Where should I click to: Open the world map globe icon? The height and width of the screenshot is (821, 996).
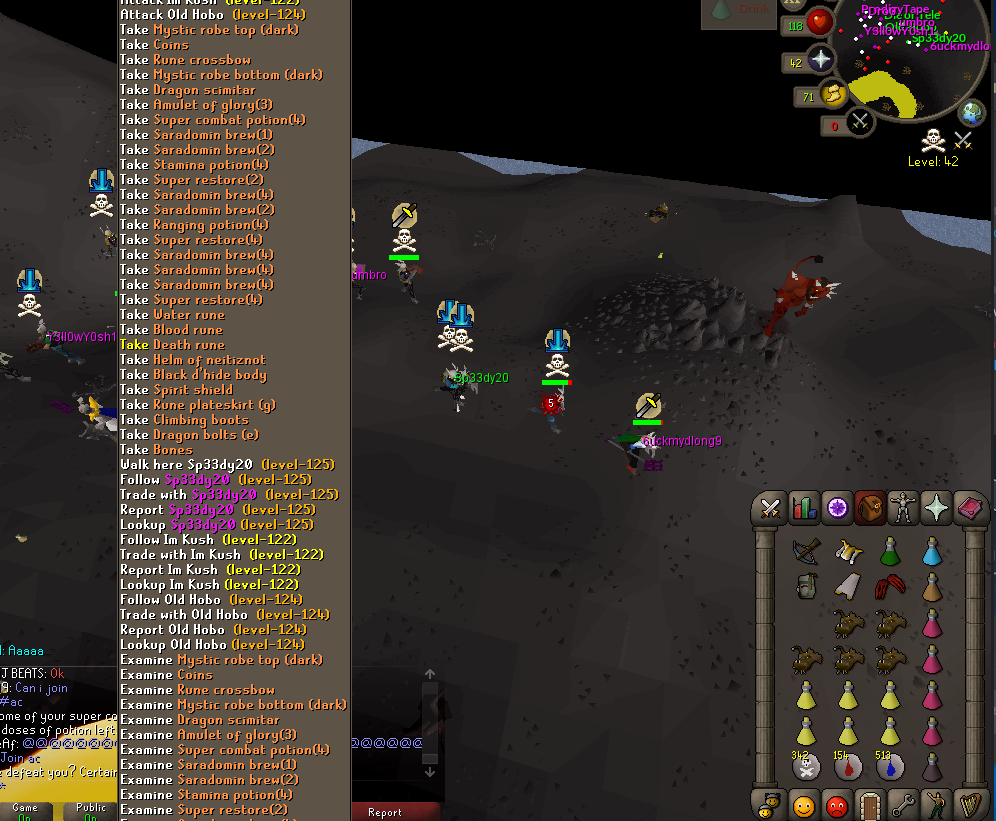pyautogui.click(x=972, y=112)
